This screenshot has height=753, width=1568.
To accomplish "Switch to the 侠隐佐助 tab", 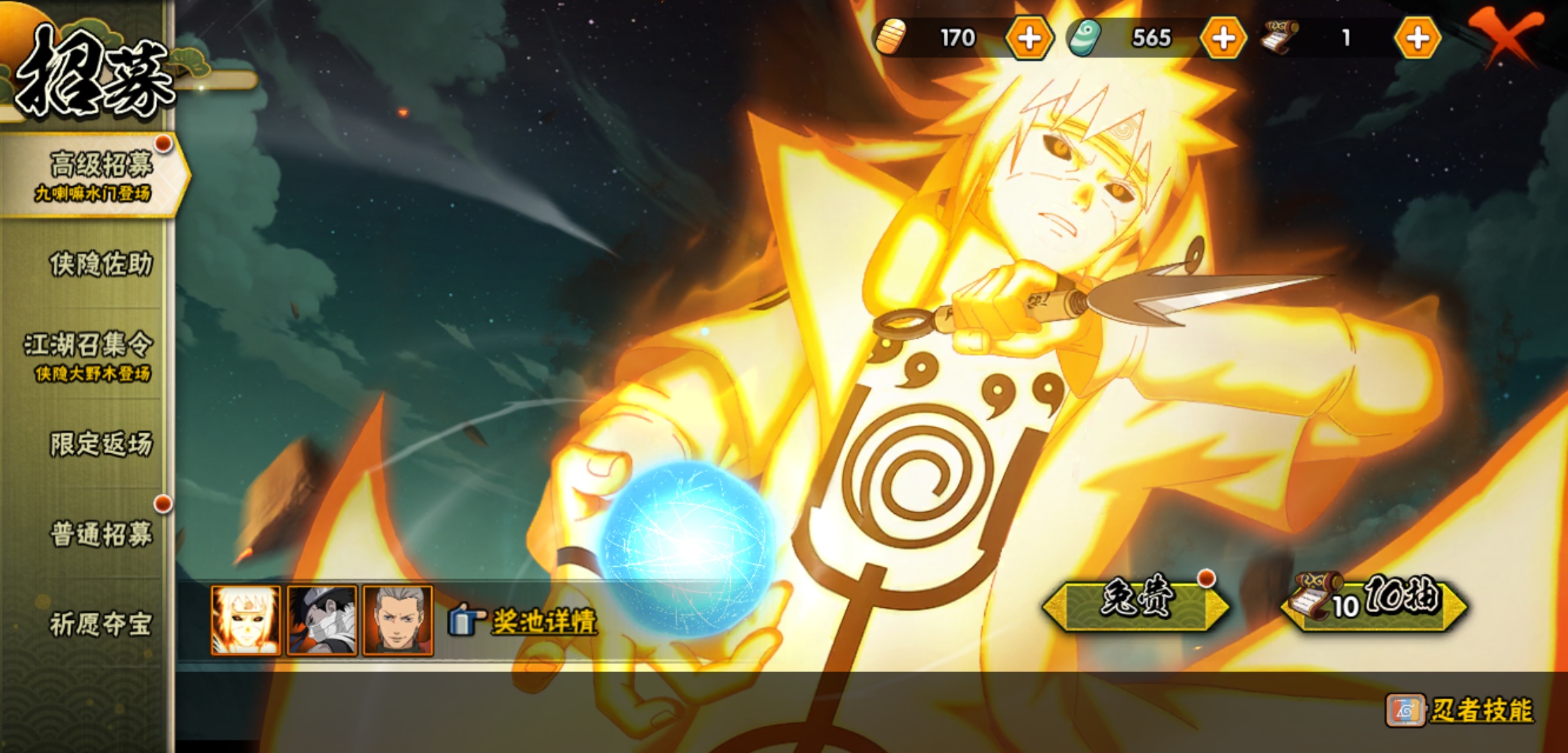I will 100,264.
